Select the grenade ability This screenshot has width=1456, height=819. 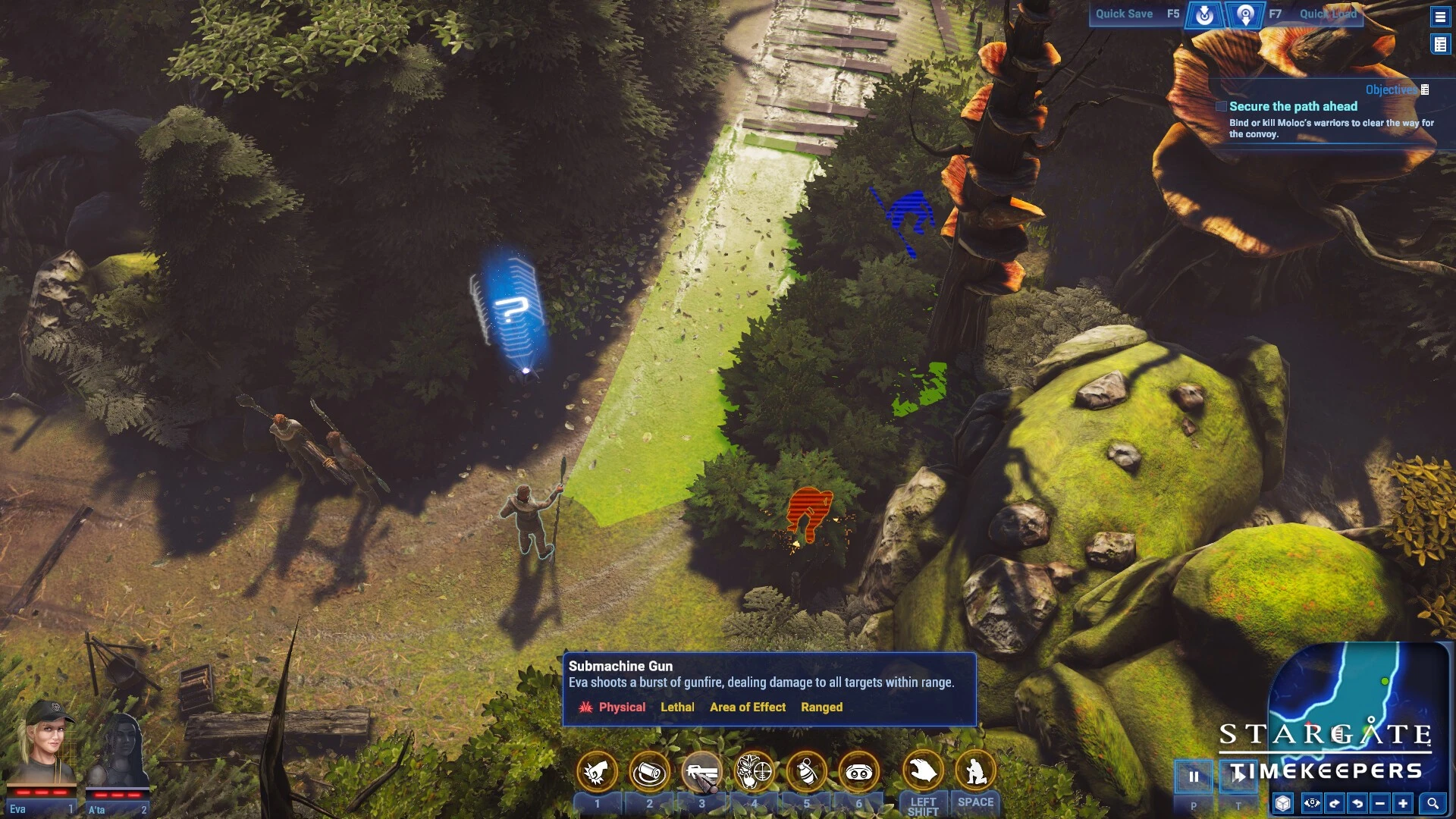click(x=807, y=772)
